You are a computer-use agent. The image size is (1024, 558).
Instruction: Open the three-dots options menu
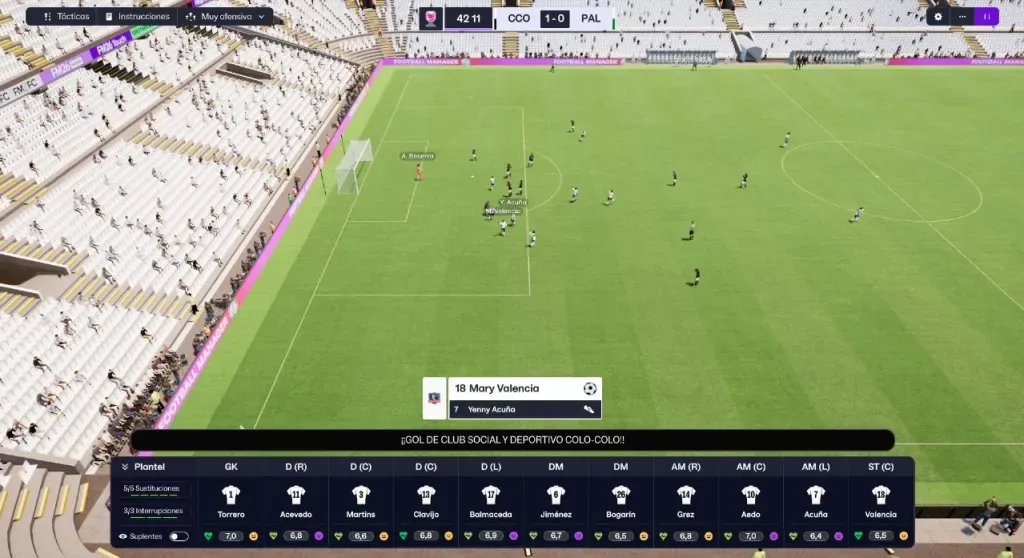pyautogui.click(x=962, y=16)
